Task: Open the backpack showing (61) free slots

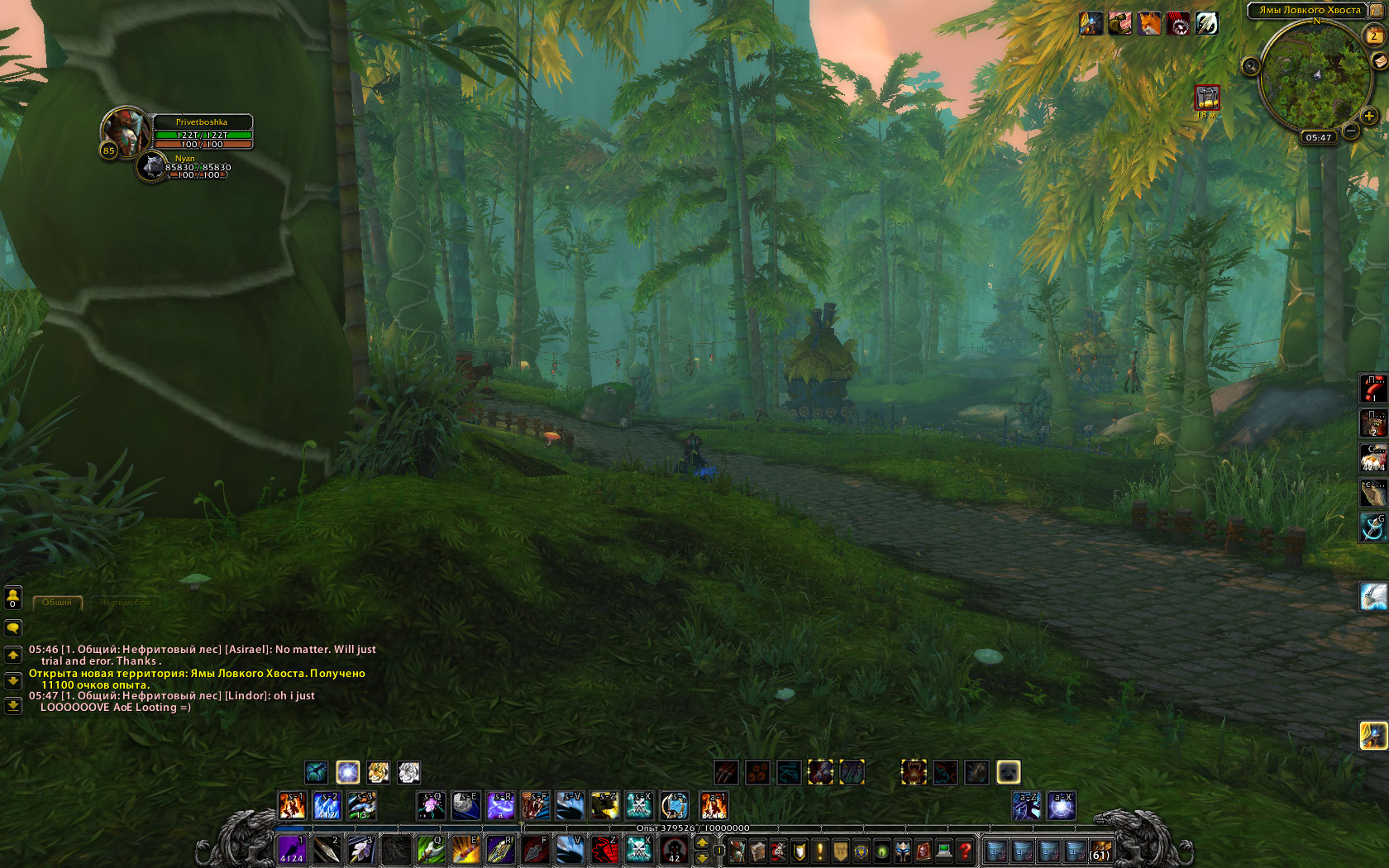Action: [1100, 850]
